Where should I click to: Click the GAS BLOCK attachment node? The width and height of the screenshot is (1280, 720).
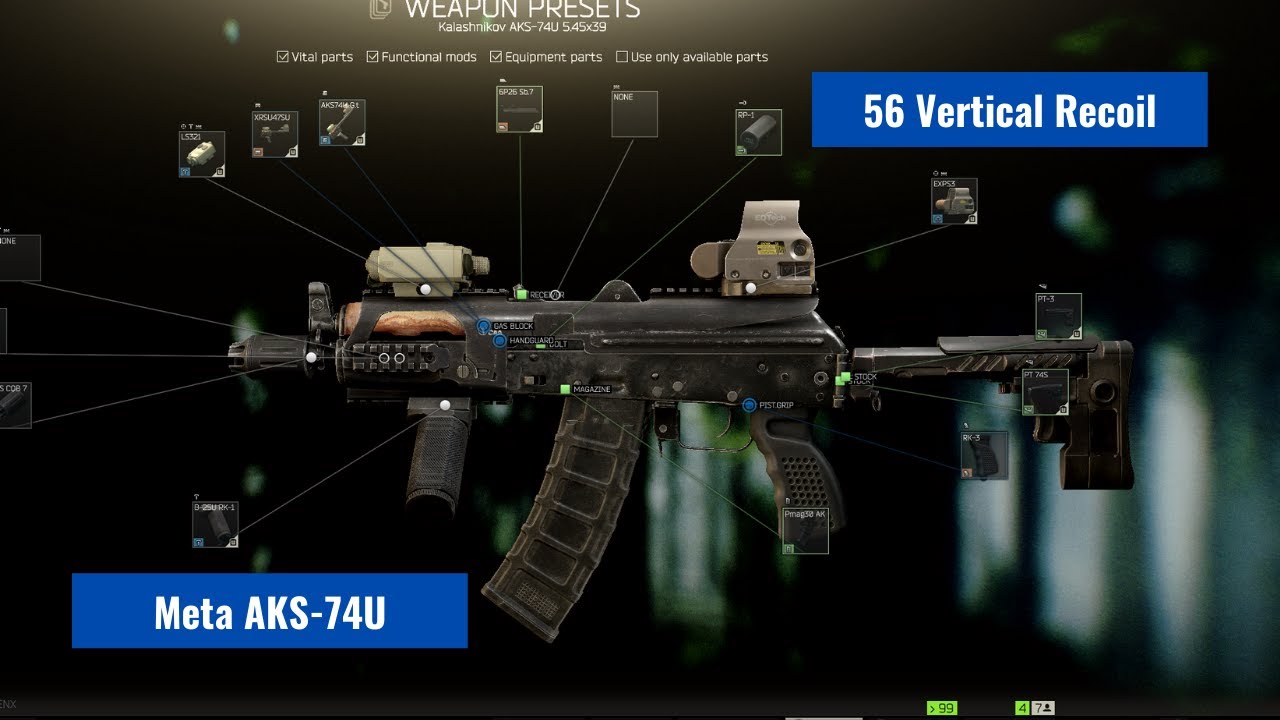pyautogui.click(x=483, y=326)
